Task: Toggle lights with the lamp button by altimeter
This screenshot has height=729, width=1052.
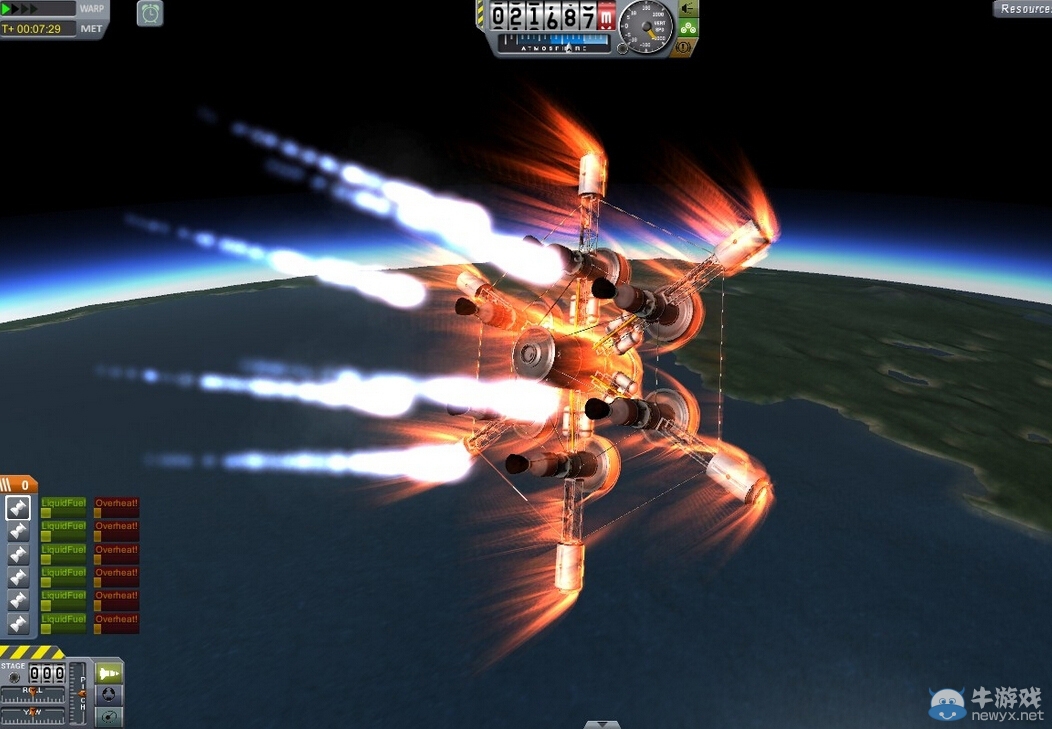Action: click(x=689, y=8)
